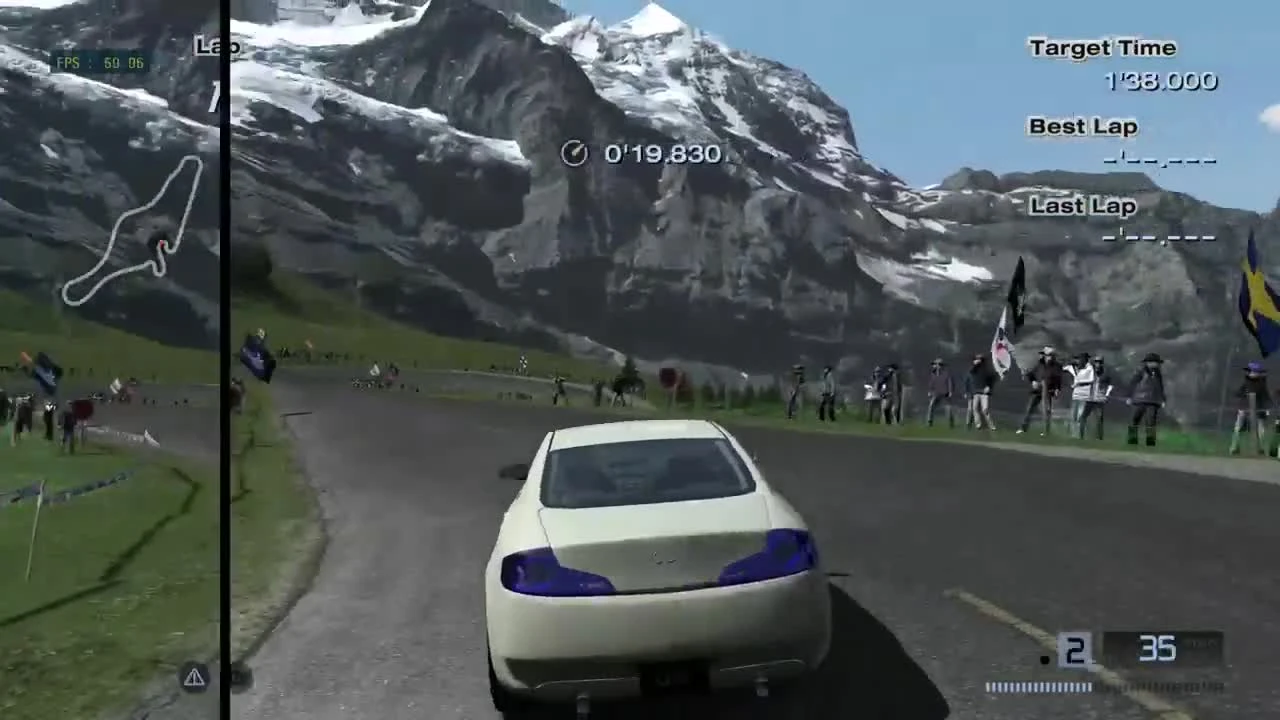This screenshot has width=1280, height=720.
Task: Open the Last Lap section heading
Action: [x=1082, y=206]
